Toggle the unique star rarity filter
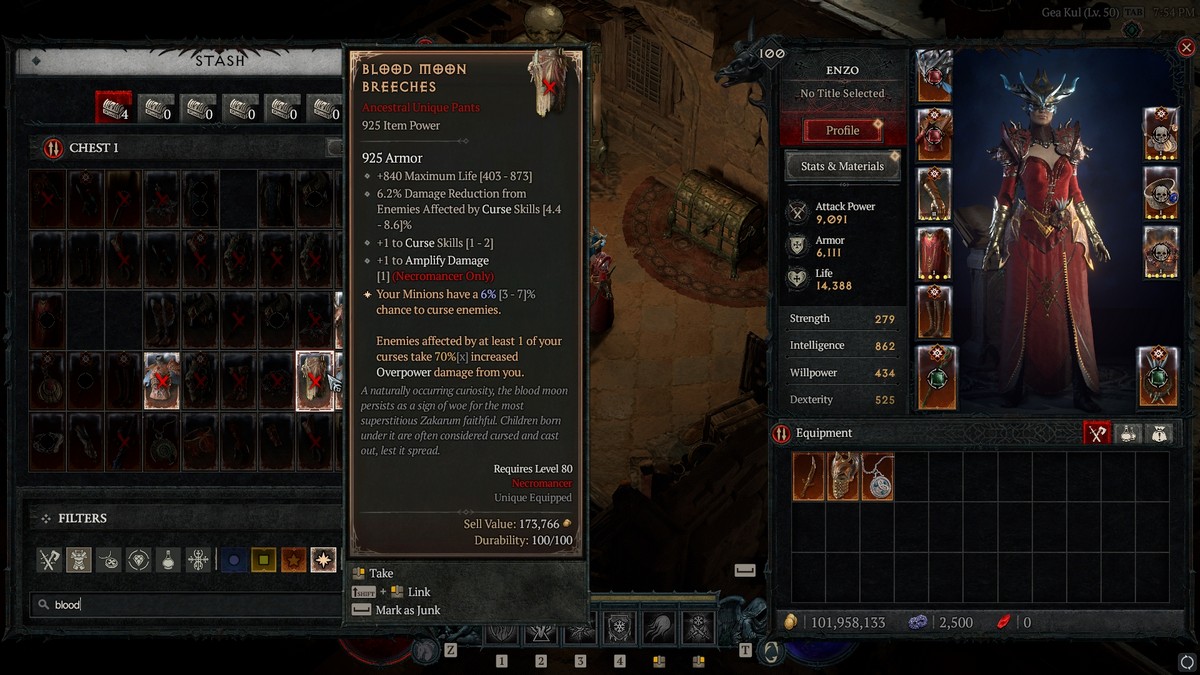This screenshot has height=675, width=1200. click(323, 560)
